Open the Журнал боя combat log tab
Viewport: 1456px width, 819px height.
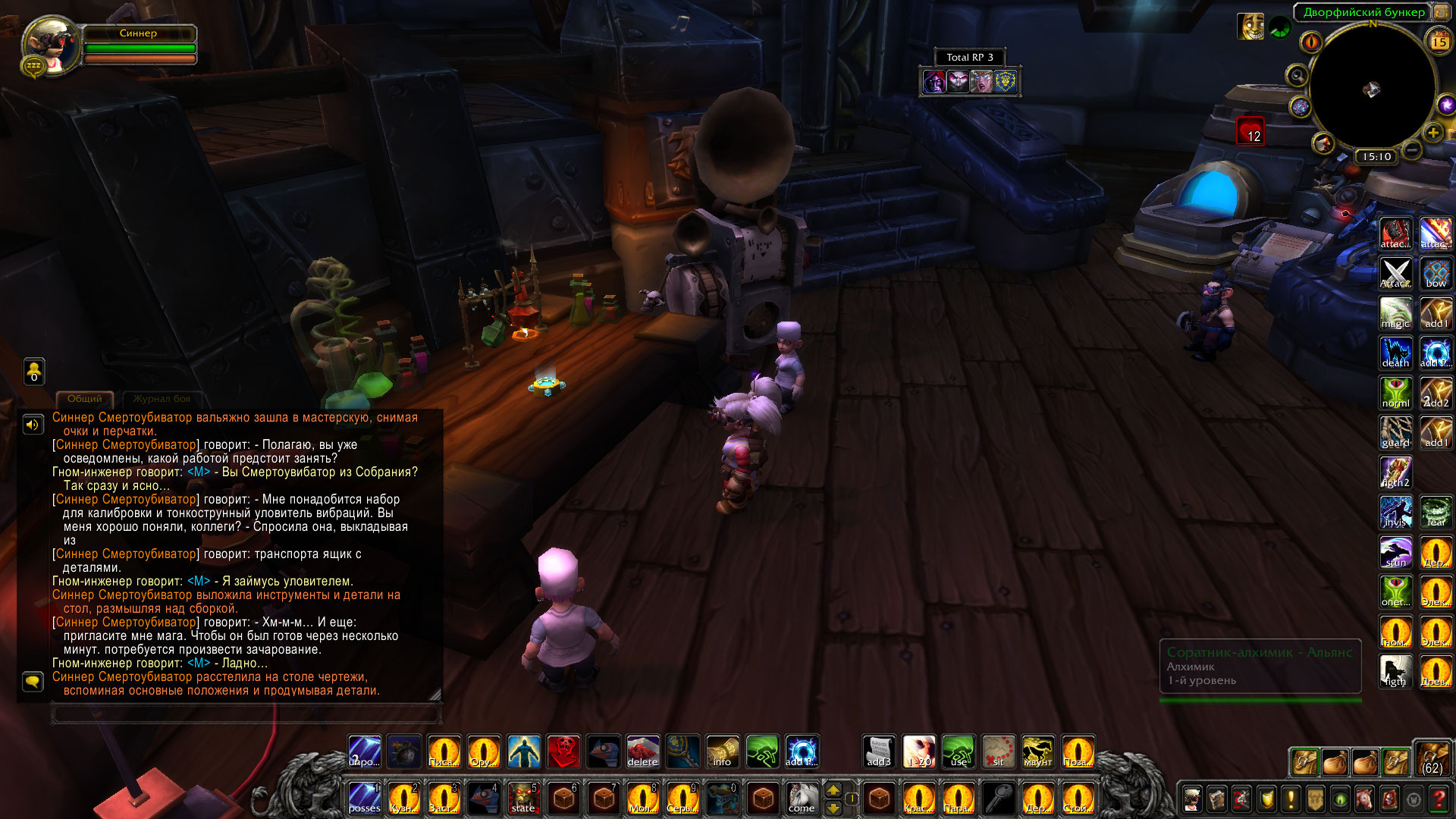pos(162,399)
